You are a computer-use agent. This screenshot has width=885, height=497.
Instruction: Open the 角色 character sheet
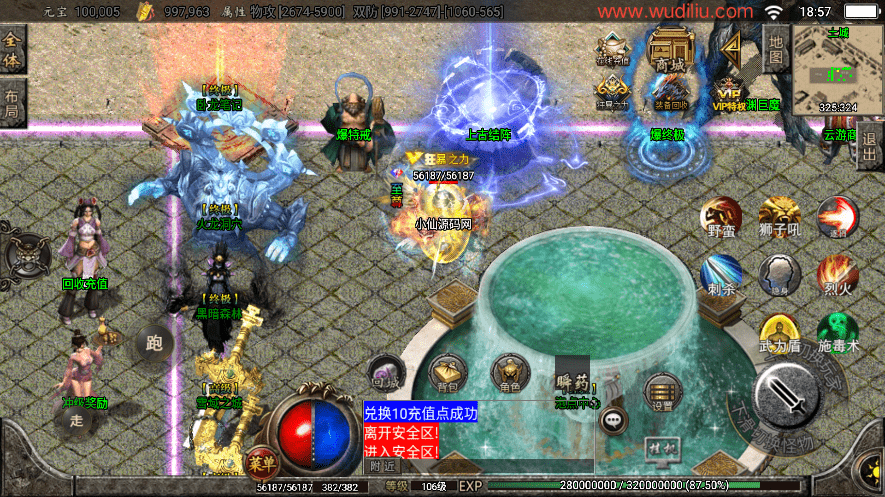[509, 372]
